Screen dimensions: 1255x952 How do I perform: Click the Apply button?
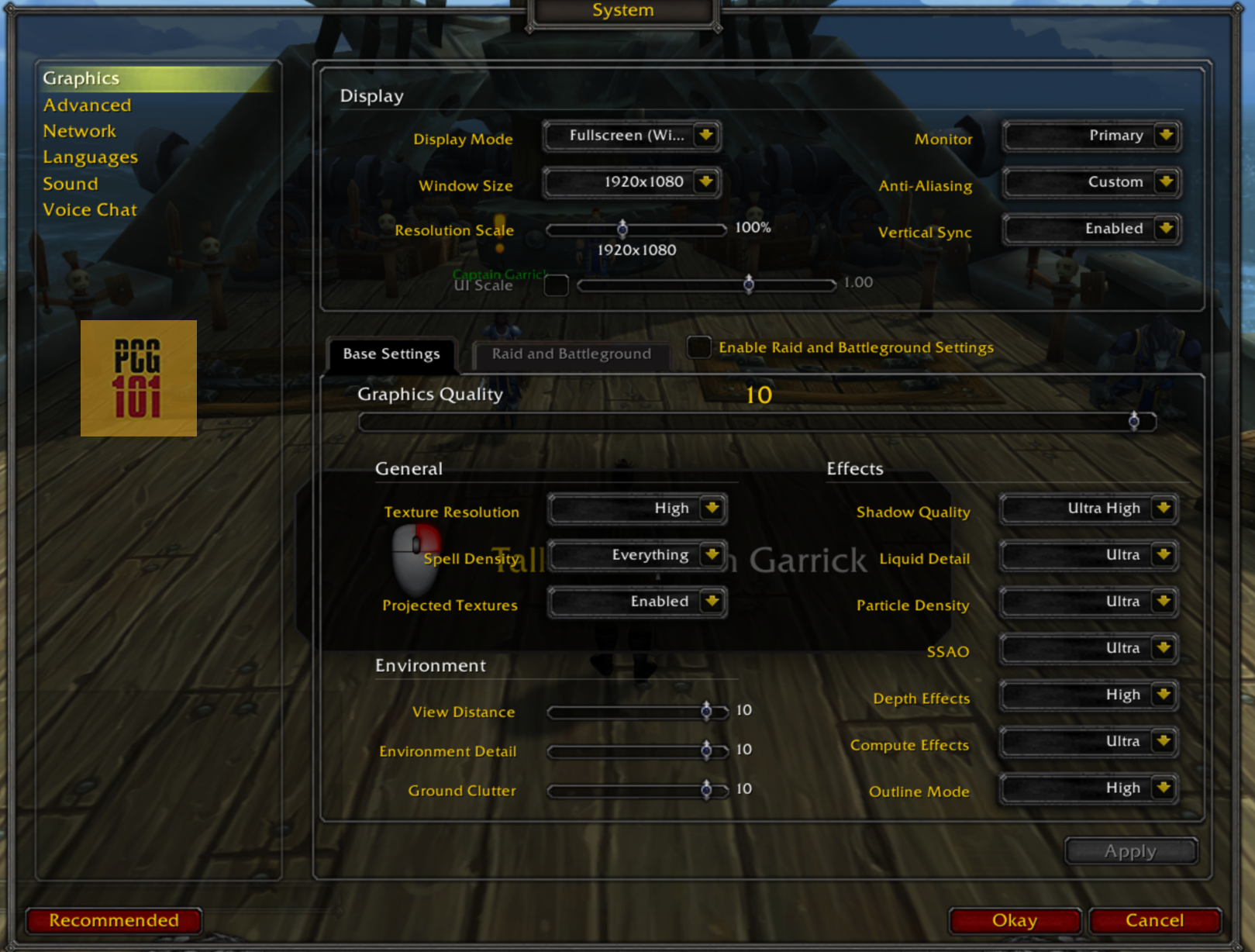point(1129,850)
